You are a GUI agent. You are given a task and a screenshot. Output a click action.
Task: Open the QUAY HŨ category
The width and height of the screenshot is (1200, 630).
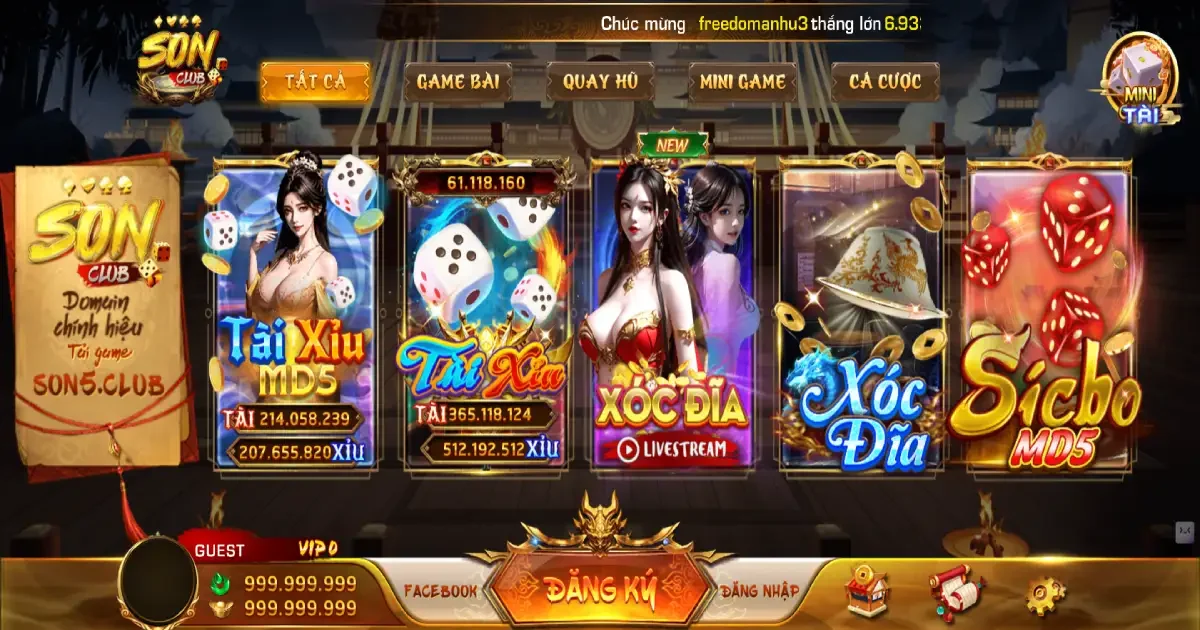(x=600, y=82)
